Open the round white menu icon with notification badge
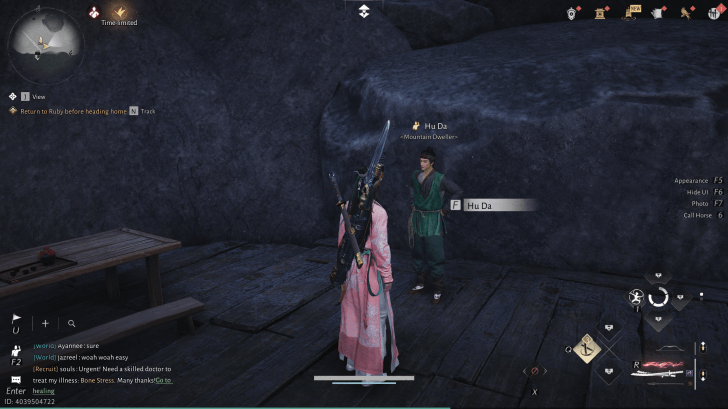728x409 pixels. [x=713, y=12]
